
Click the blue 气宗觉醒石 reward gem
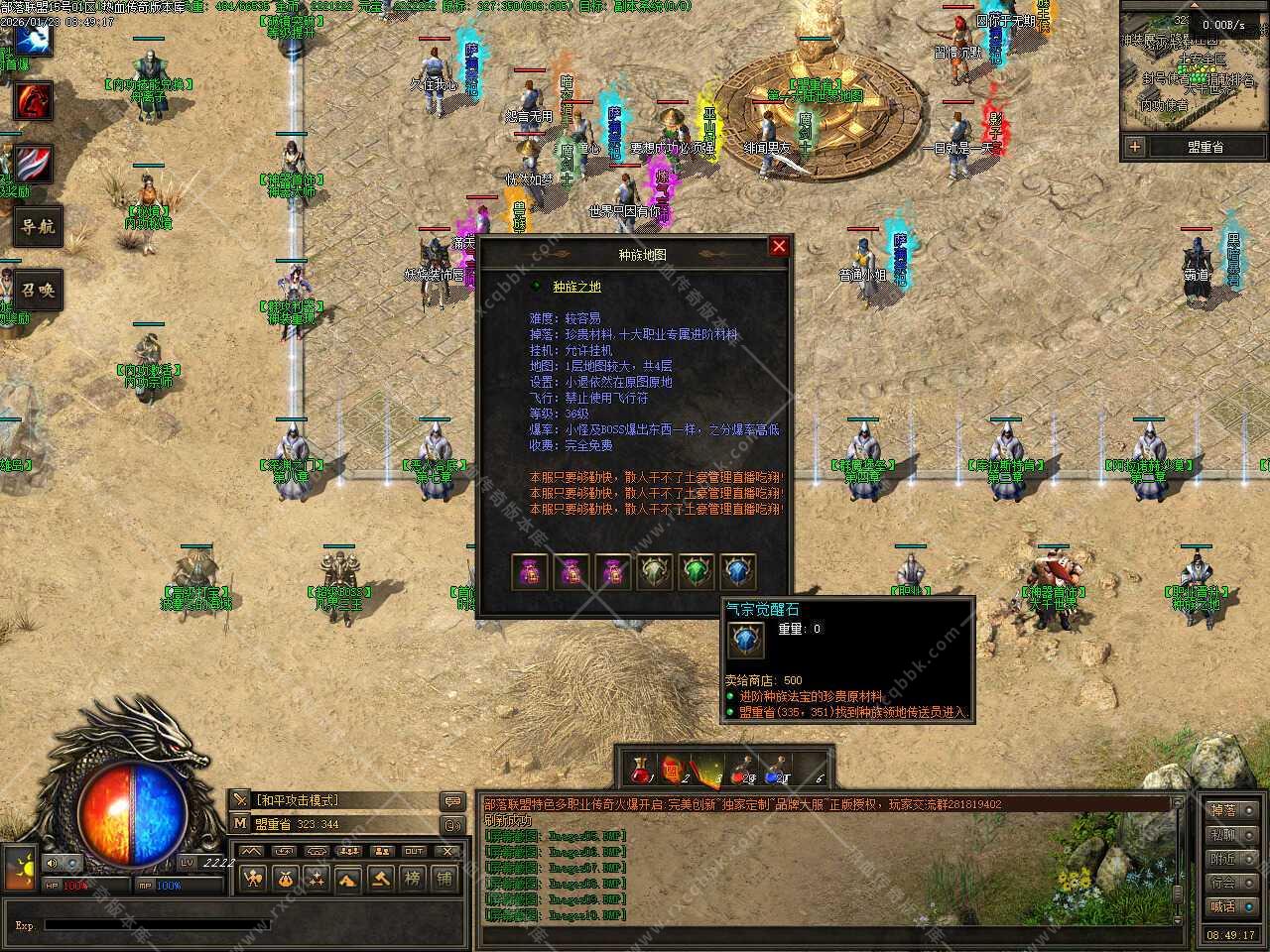click(x=738, y=571)
